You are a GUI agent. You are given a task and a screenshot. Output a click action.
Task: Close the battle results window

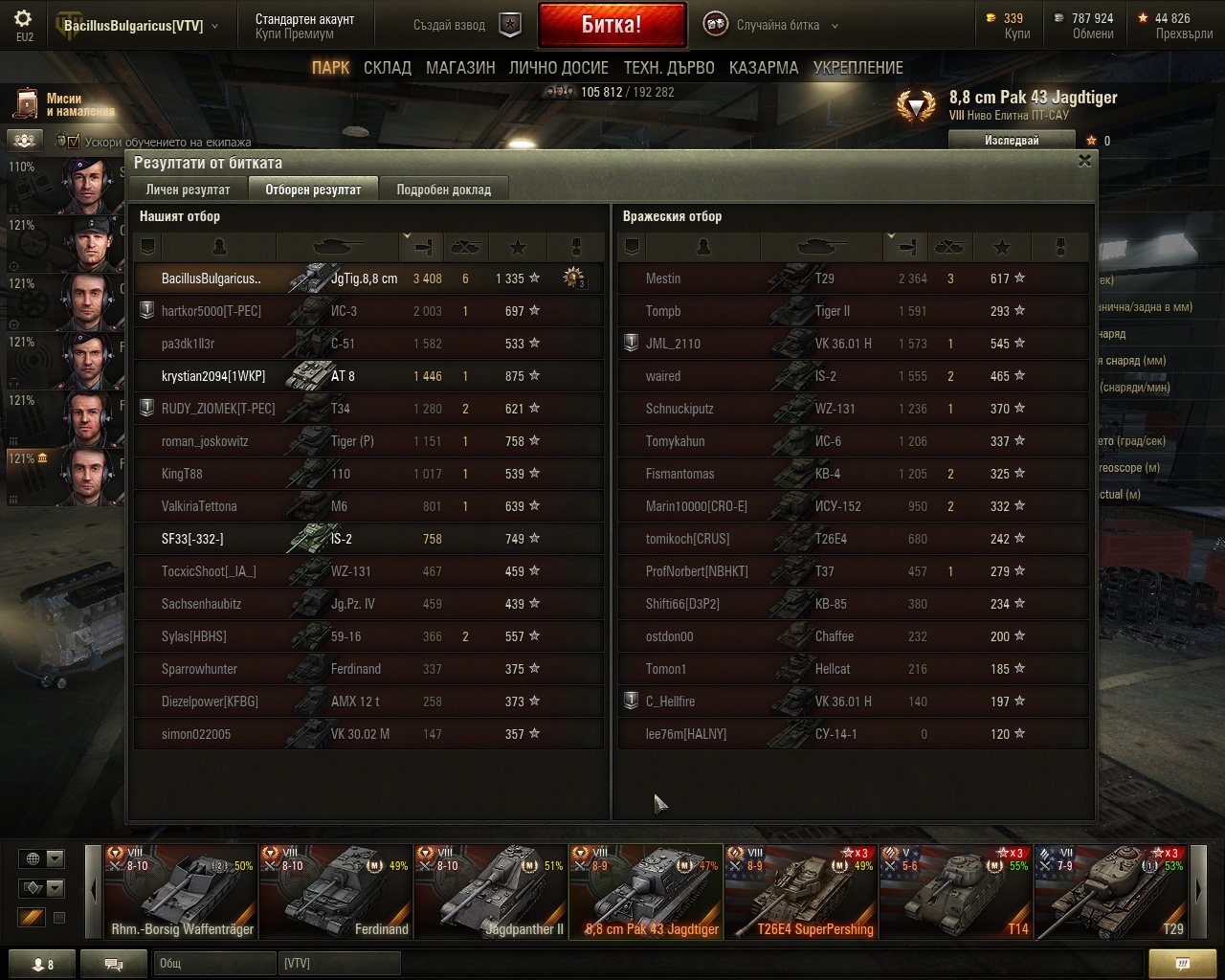(1084, 161)
